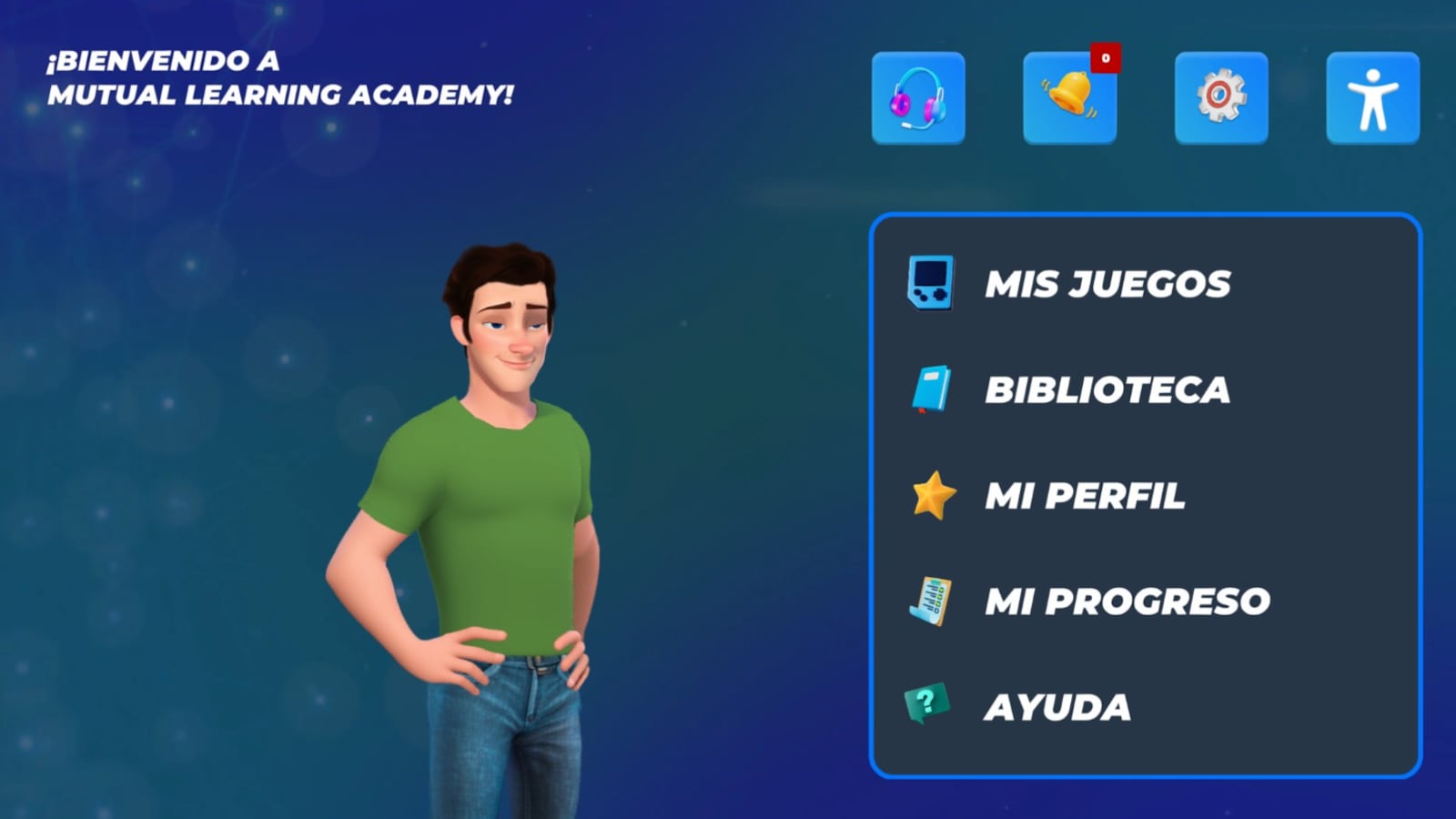Select BIBLIOTECA in the menu panel
Image resolution: width=1456 pixels, height=819 pixels.
[1109, 389]
